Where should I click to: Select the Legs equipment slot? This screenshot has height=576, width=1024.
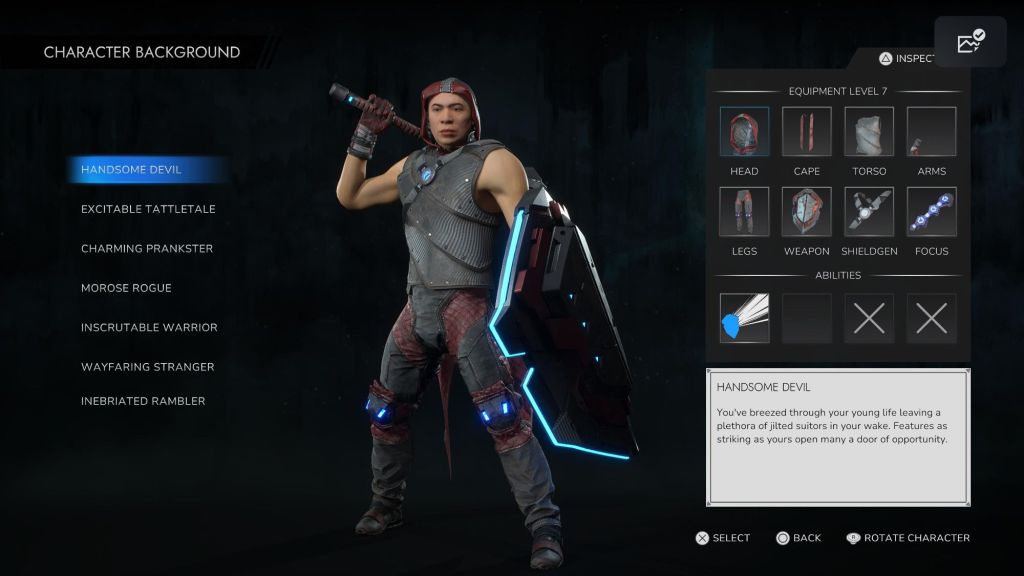[744, 212]
